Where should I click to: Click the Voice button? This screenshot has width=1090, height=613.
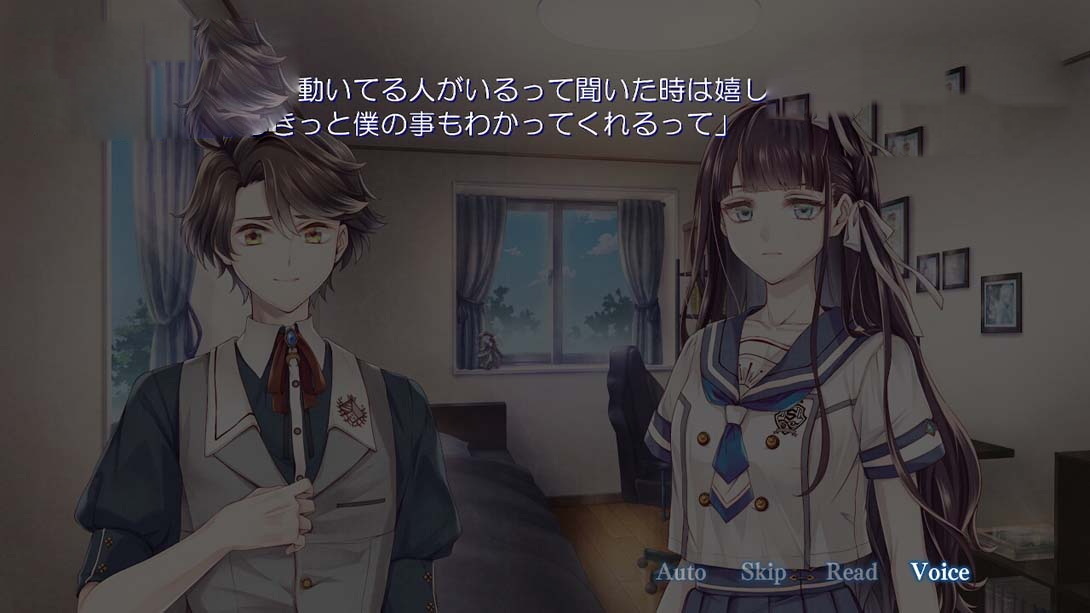[939, 572]
